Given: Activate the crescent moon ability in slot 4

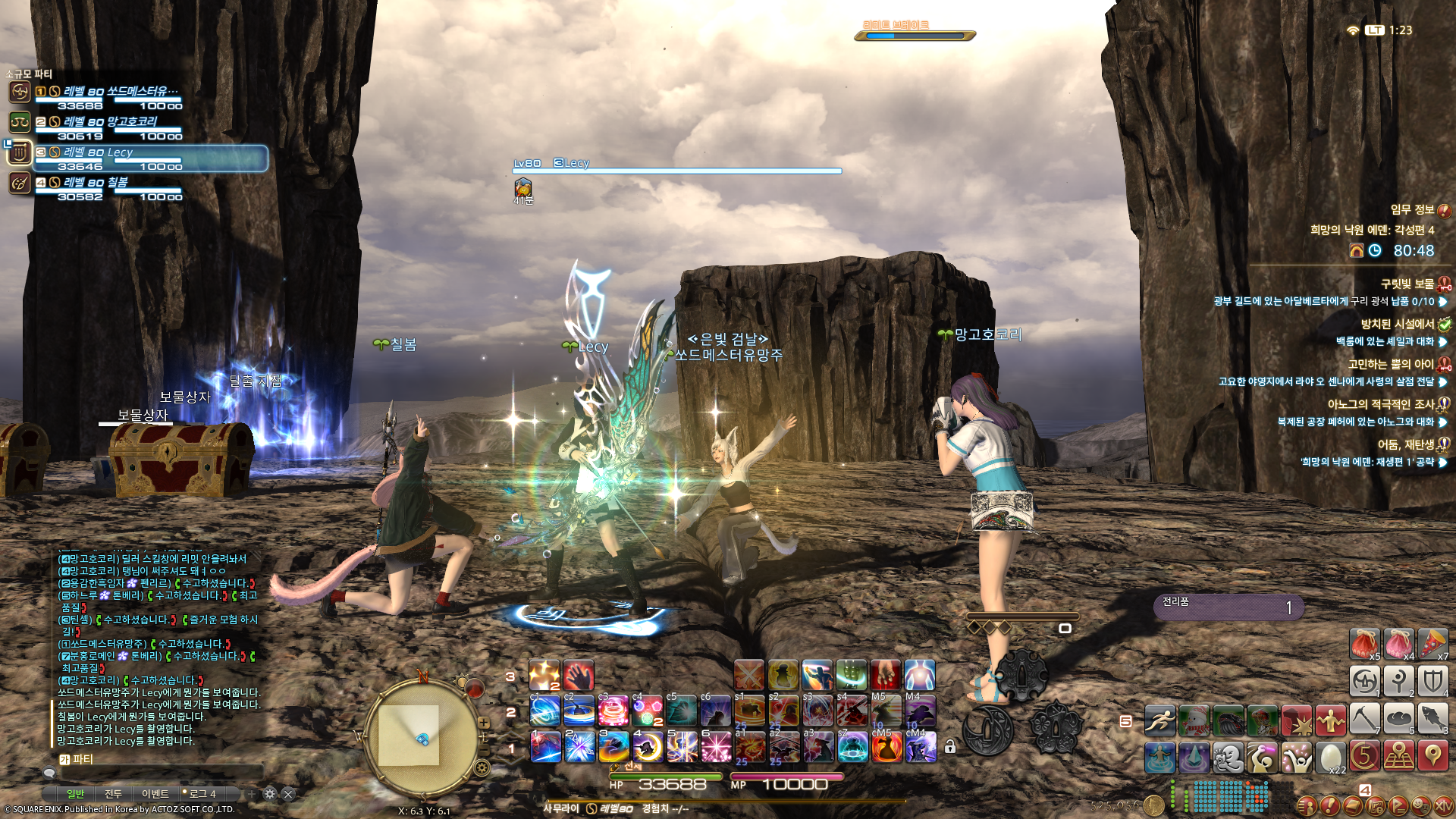Looking at the screenshot, I should click(x=648, y=747).
